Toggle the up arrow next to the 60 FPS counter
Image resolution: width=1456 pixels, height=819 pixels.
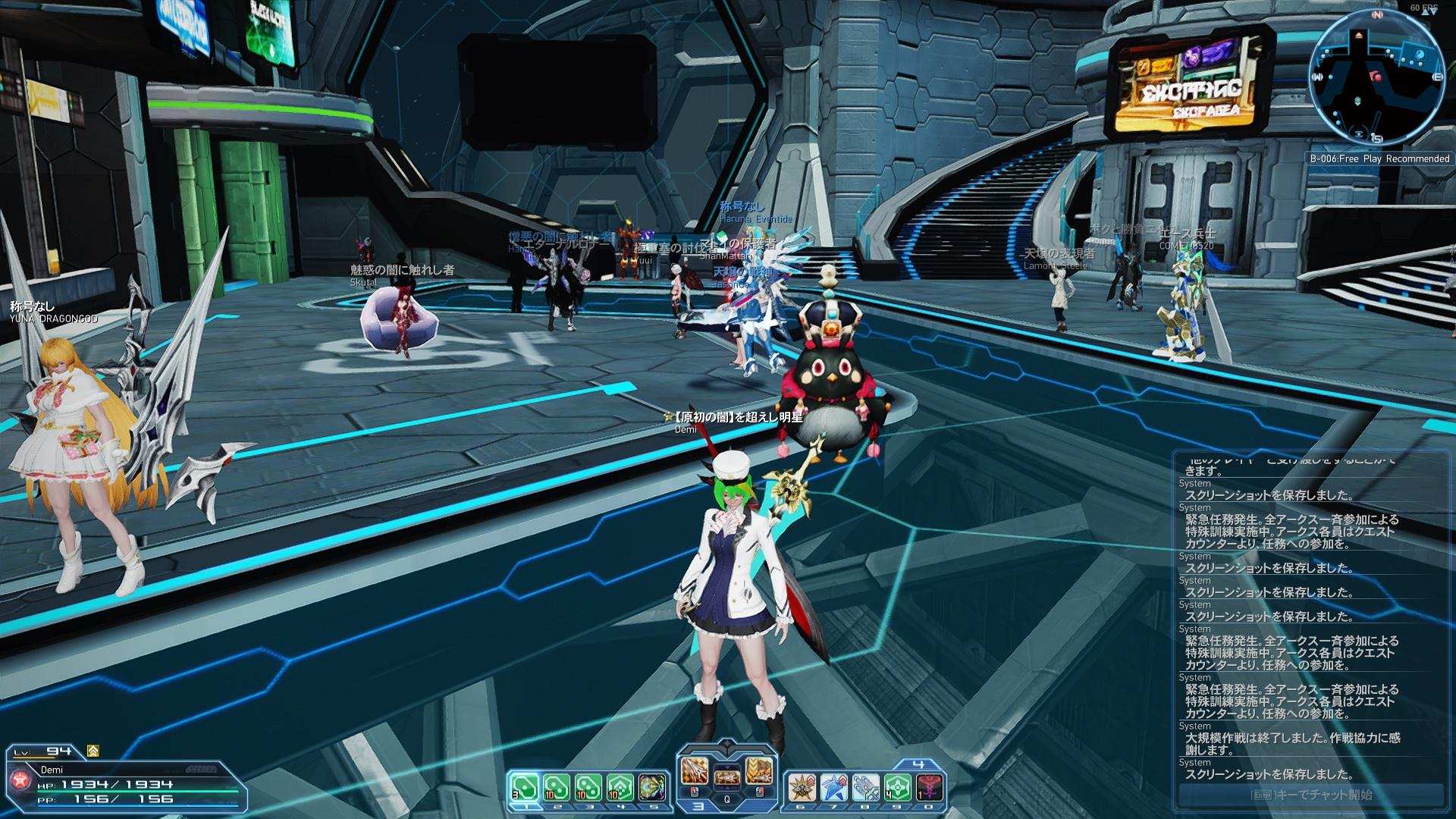coord(1426,12)
